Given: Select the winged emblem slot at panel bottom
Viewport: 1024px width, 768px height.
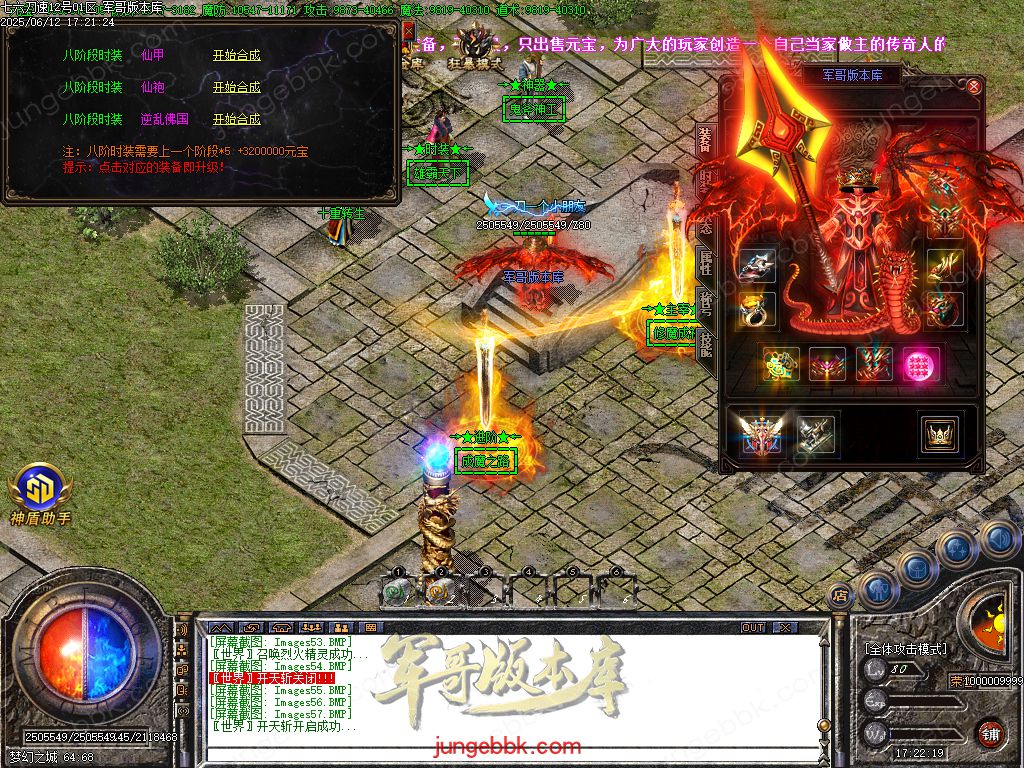Looking at the screenshot, I should pos(761,433).
